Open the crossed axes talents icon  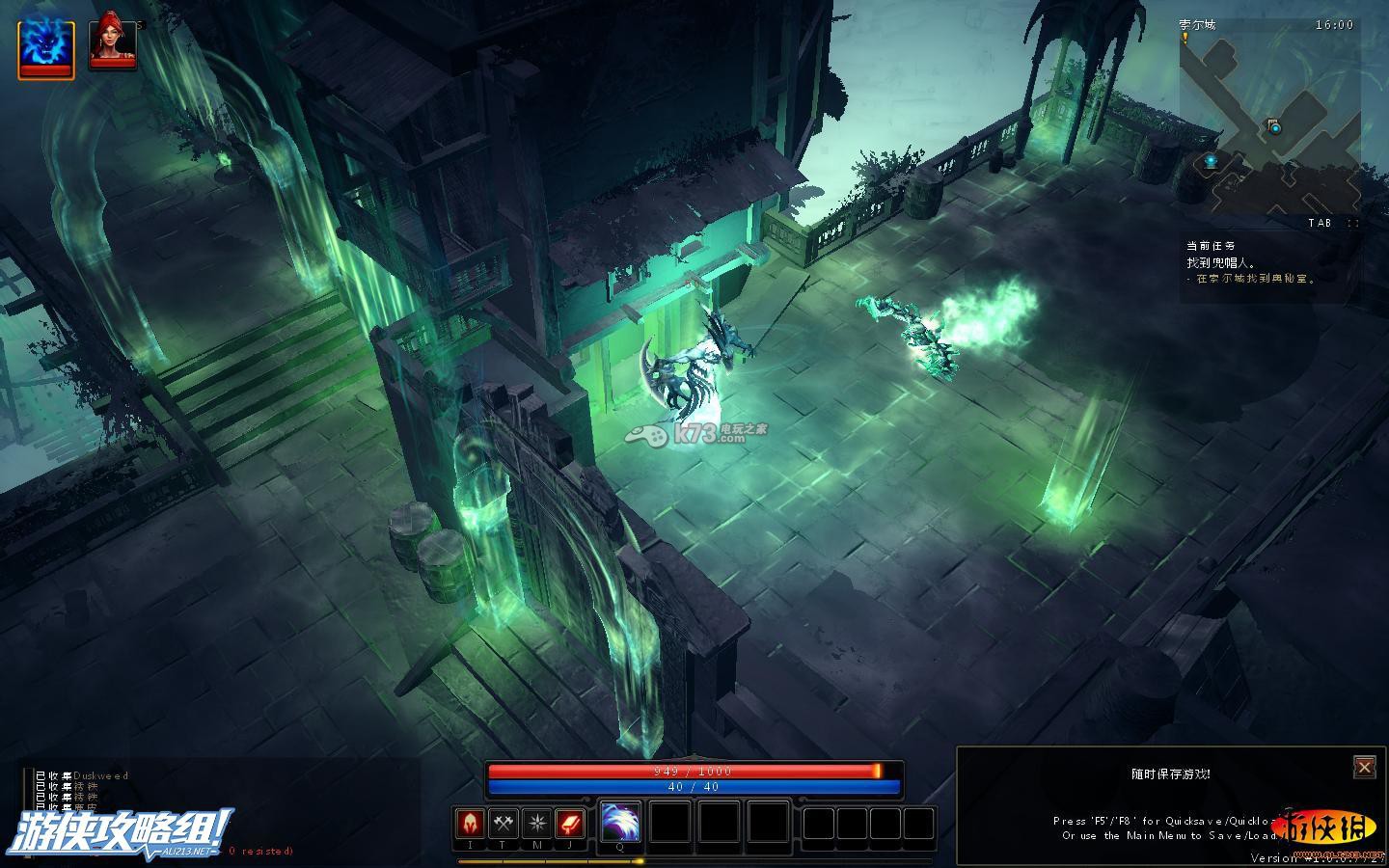pos(503,824)
